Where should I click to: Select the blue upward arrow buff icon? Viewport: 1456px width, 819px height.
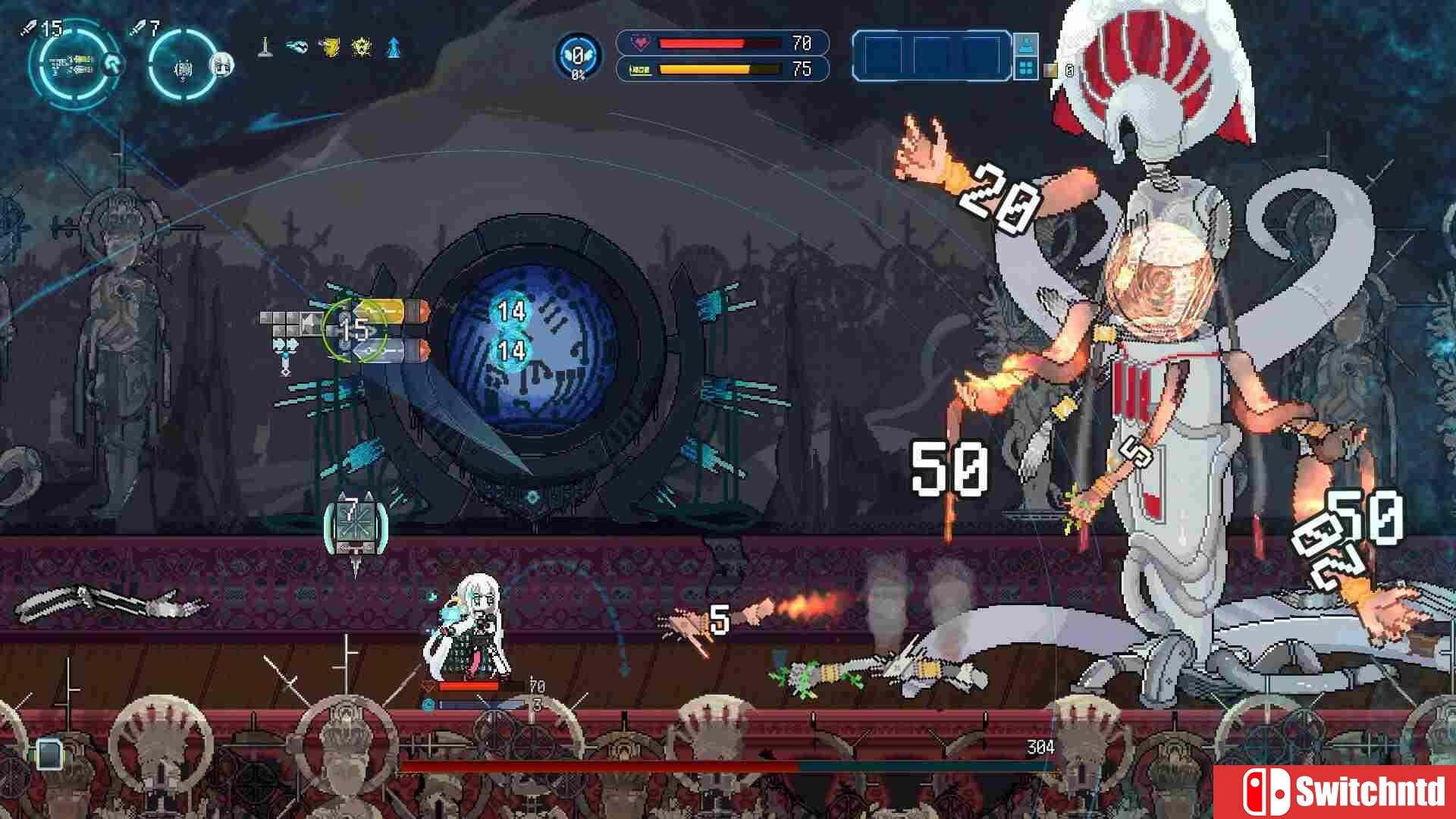396,46
